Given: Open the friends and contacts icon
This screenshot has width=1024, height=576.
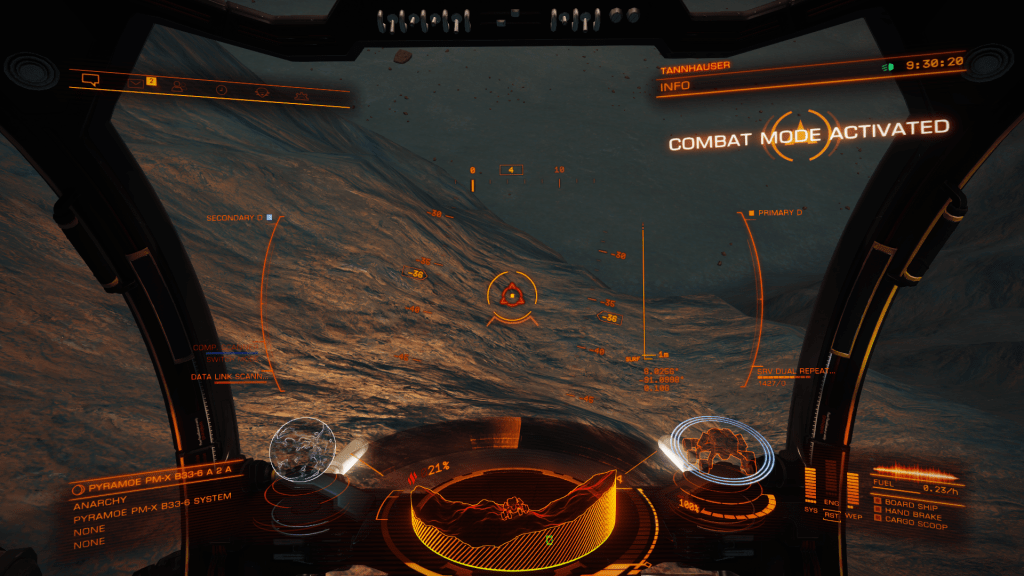Looking at the screenshot, I should pyautogui.click(x=177, y=86).
